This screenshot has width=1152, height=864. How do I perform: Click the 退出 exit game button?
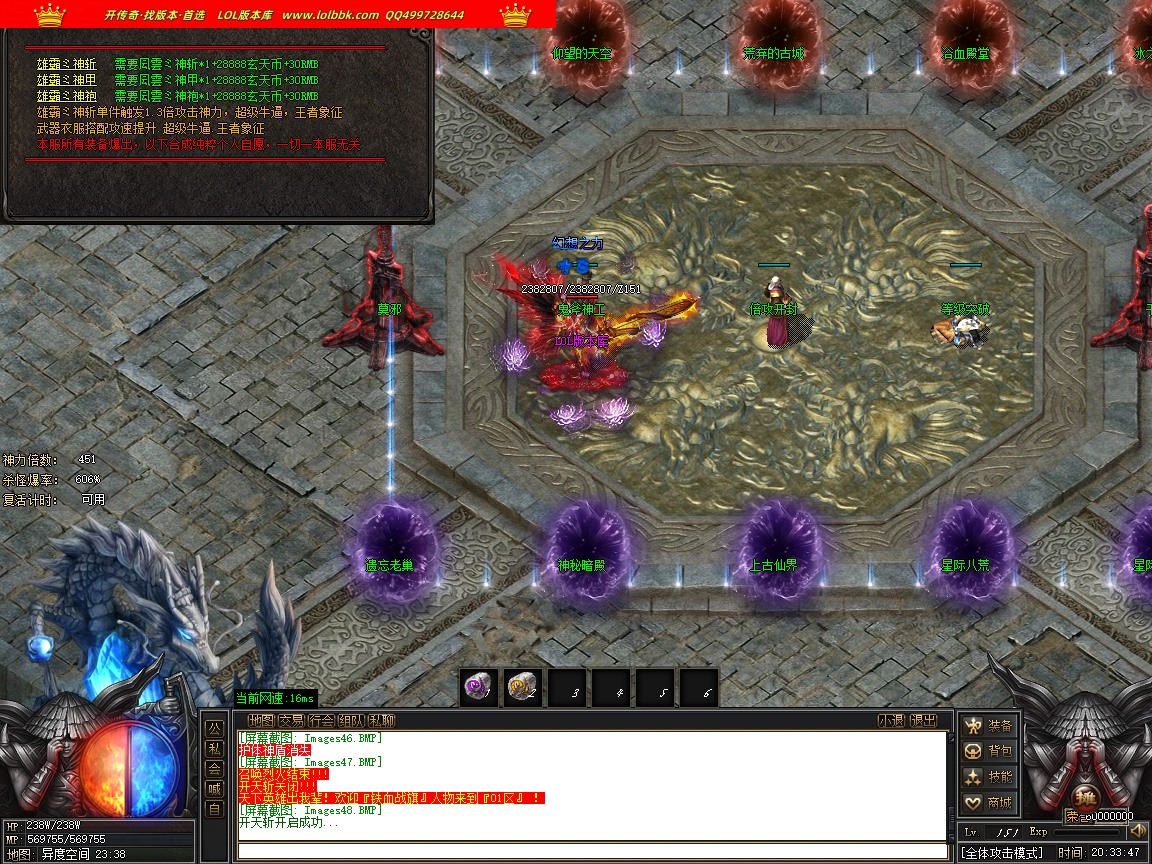click(x=924, y=720)
